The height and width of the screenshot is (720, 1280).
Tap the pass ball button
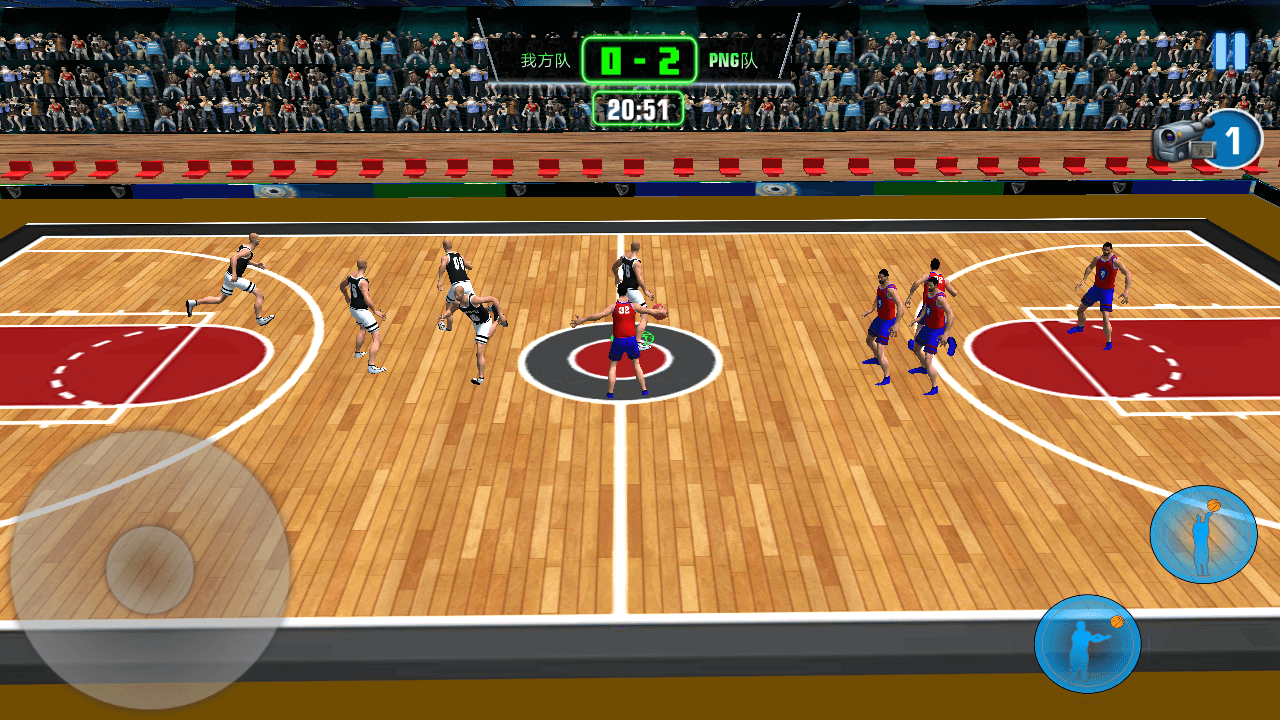(x=1088, y=643)
